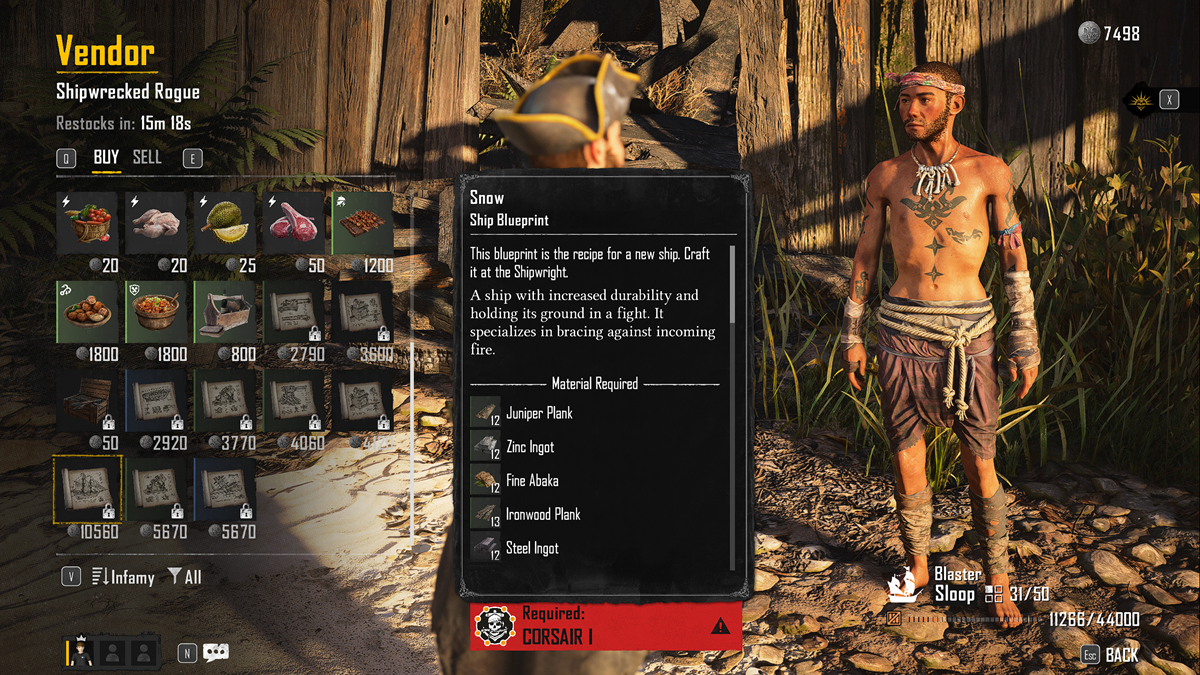
Task: Select the raw meat priced at 50
Action: coord(293,224)
